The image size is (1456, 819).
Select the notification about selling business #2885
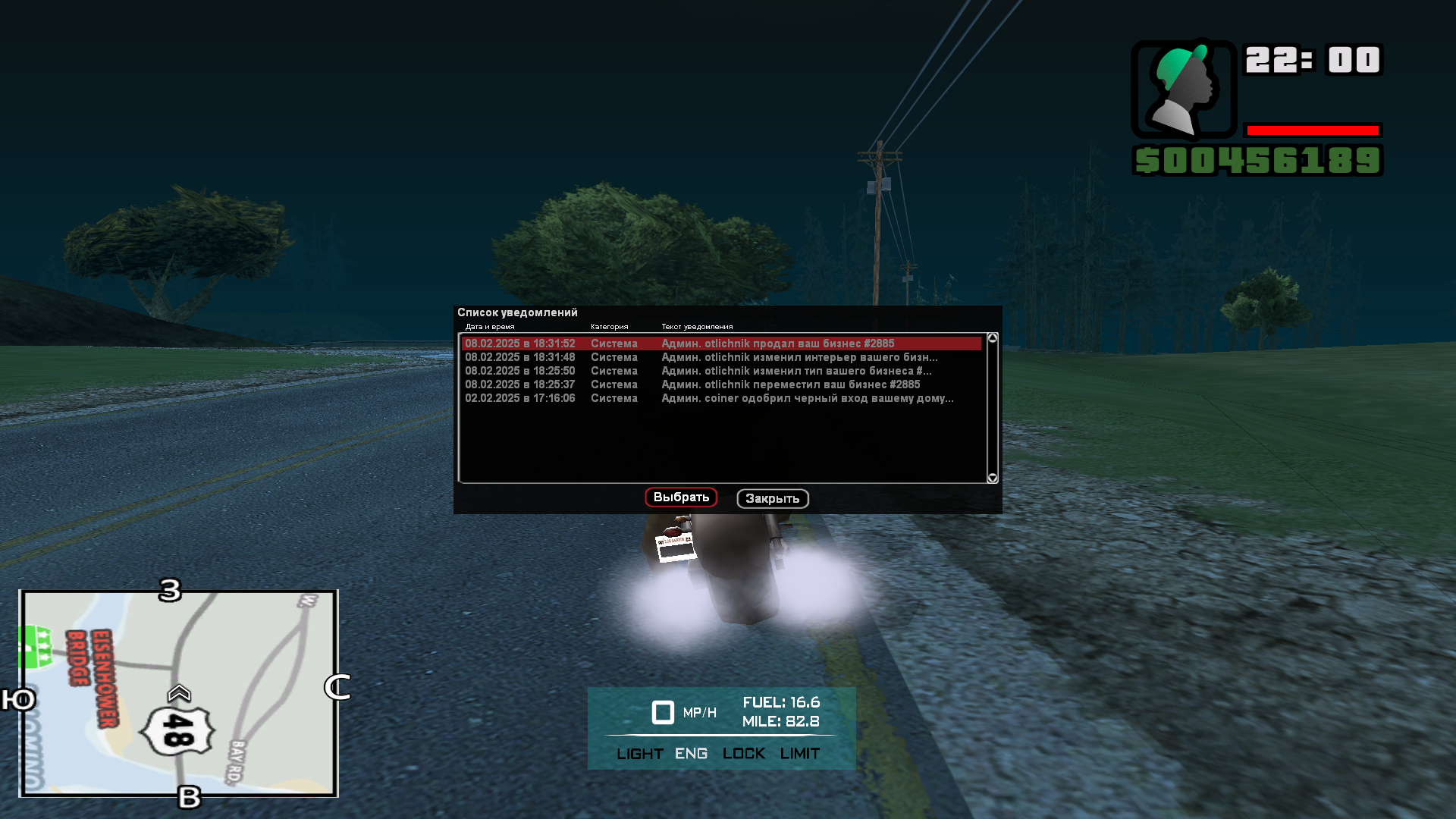[x=720, y=344]
